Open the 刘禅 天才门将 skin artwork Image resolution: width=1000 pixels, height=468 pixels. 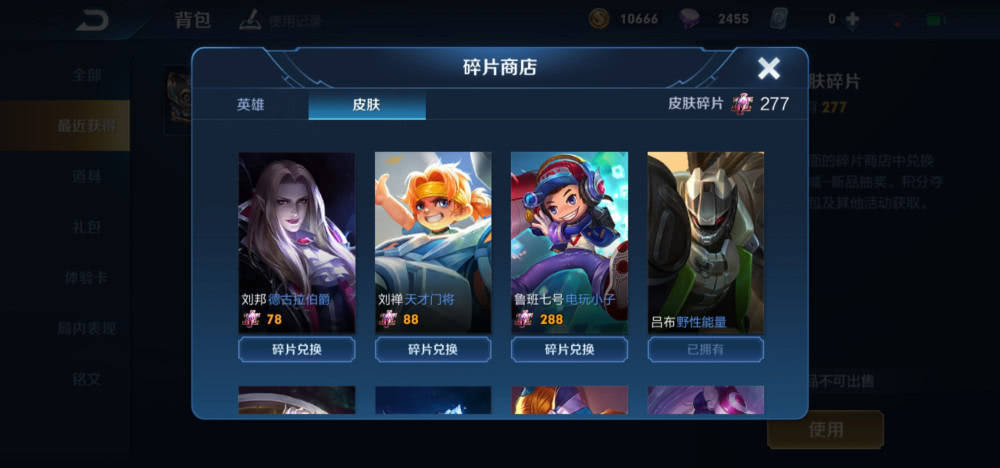[432, 240]
